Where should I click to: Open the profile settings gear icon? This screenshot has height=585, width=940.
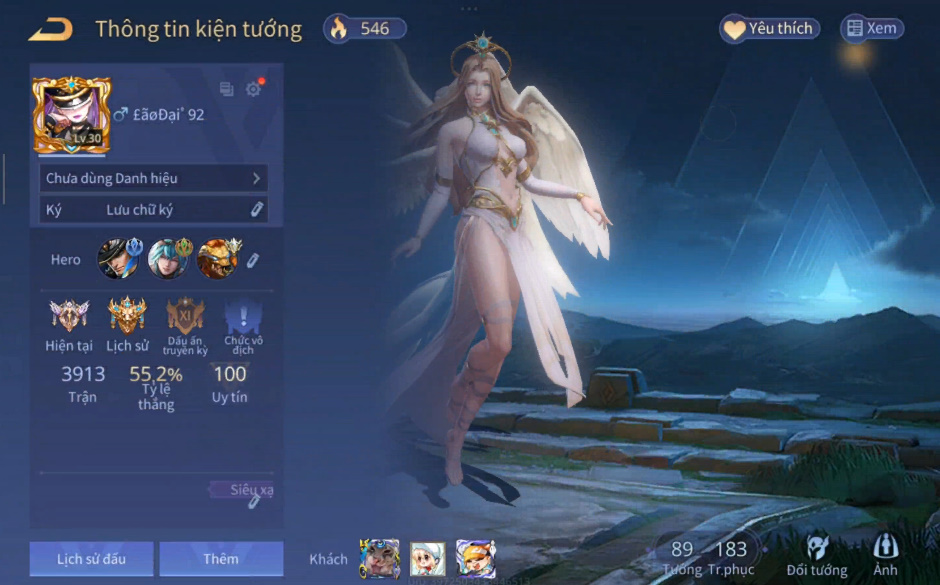point(253,89)
